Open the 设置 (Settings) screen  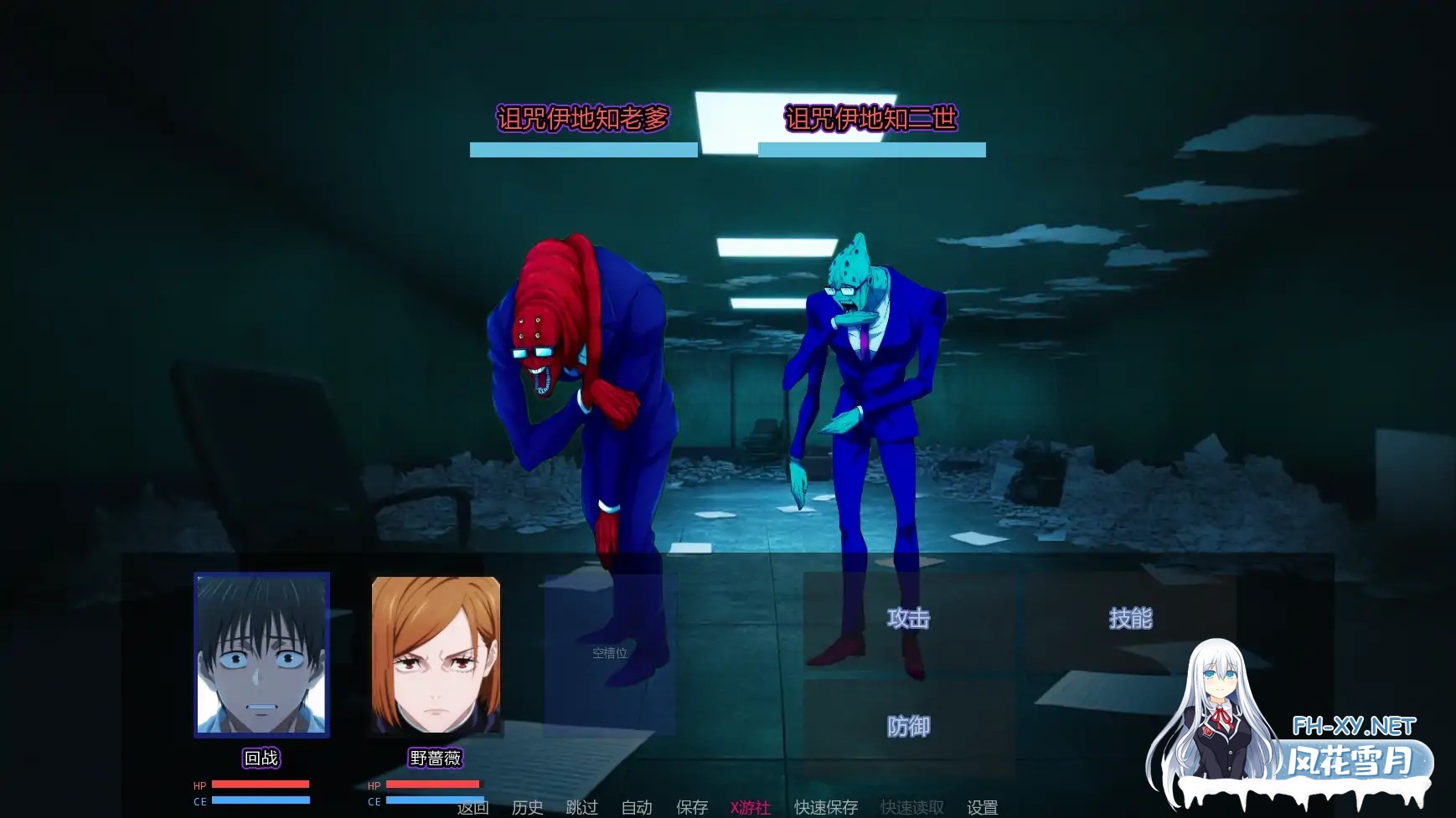pyautogui.click(x=984, y=807)
